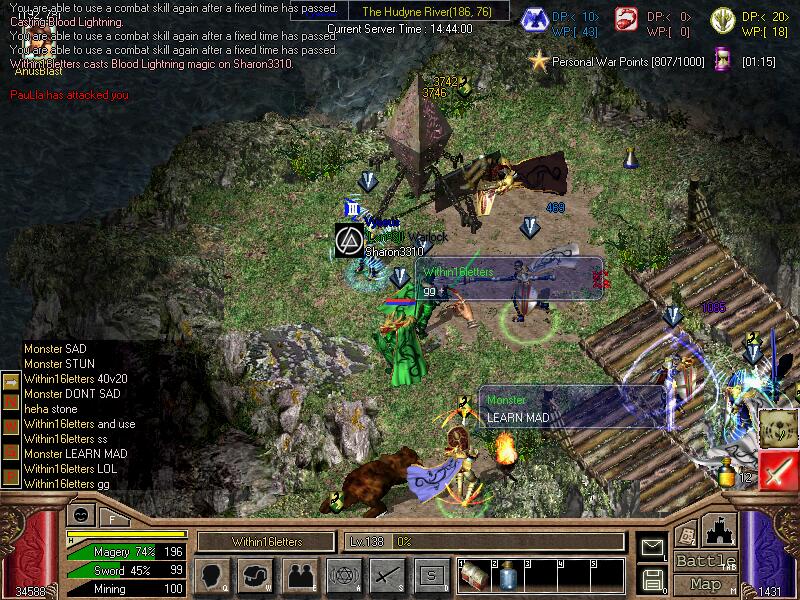
Task: Toggle the red W chat filter
Action: point(10,422)
